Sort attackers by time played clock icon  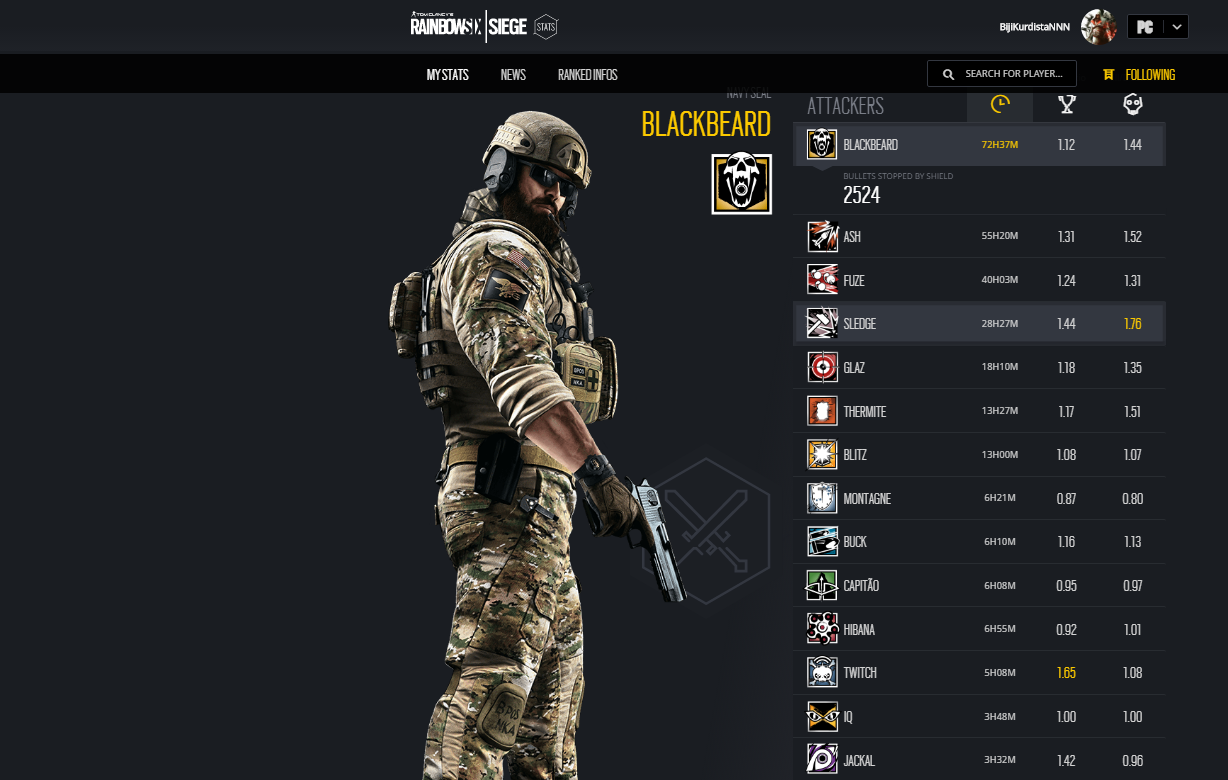pos(1000,104)
